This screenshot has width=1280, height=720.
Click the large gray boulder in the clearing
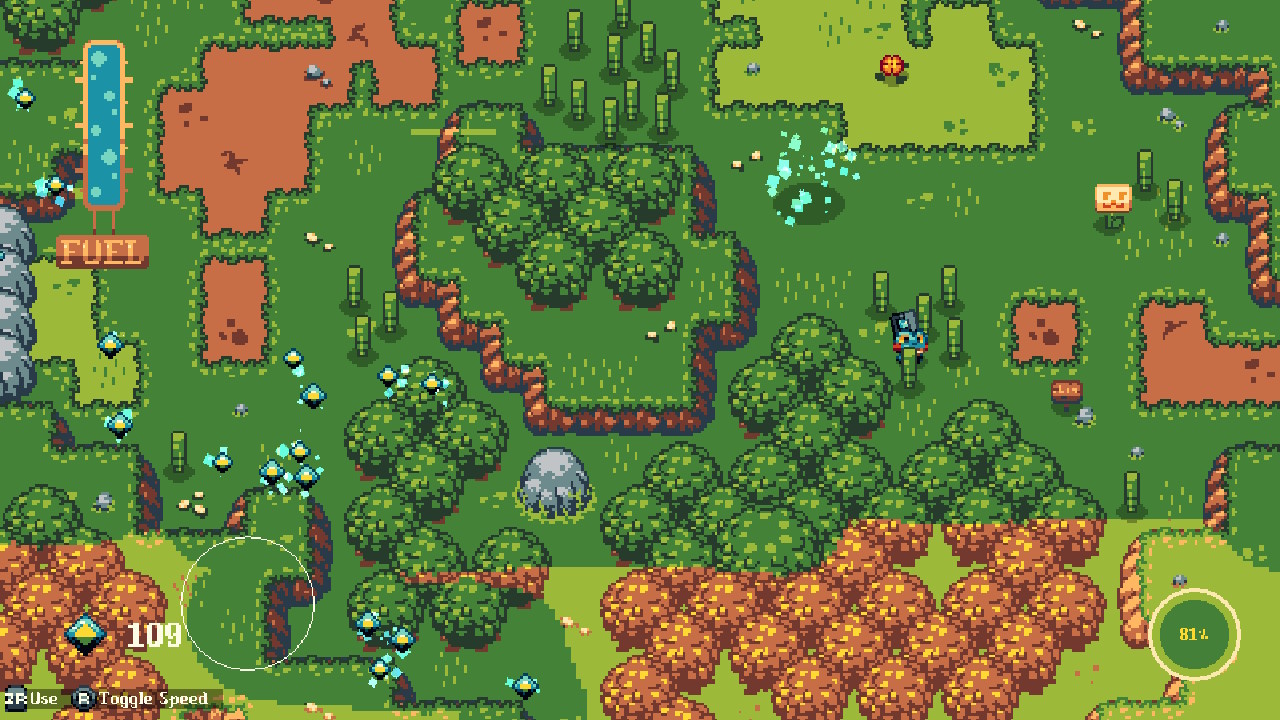click(553, 482)
